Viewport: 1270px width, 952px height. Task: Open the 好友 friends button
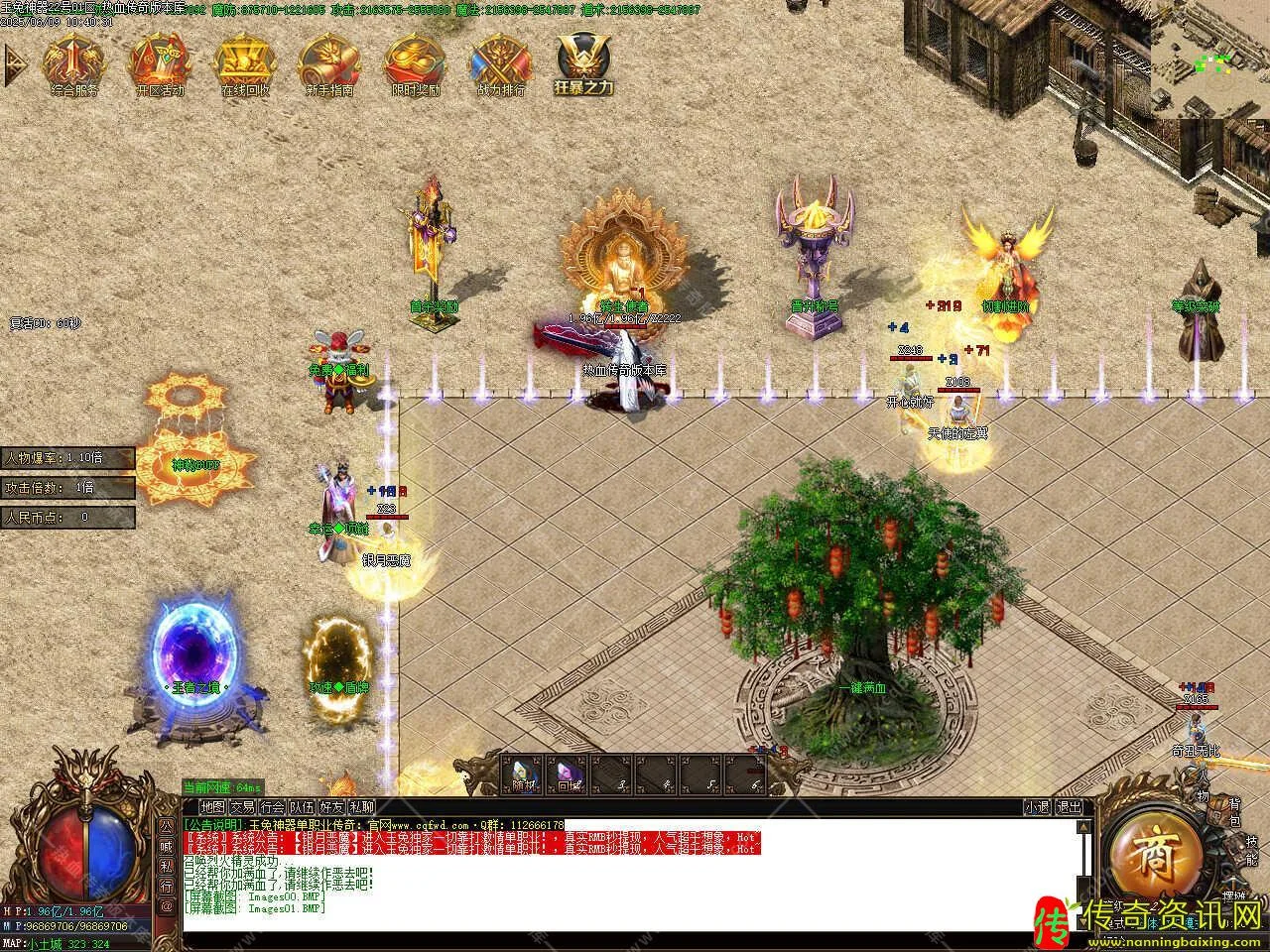coord(331,807)
